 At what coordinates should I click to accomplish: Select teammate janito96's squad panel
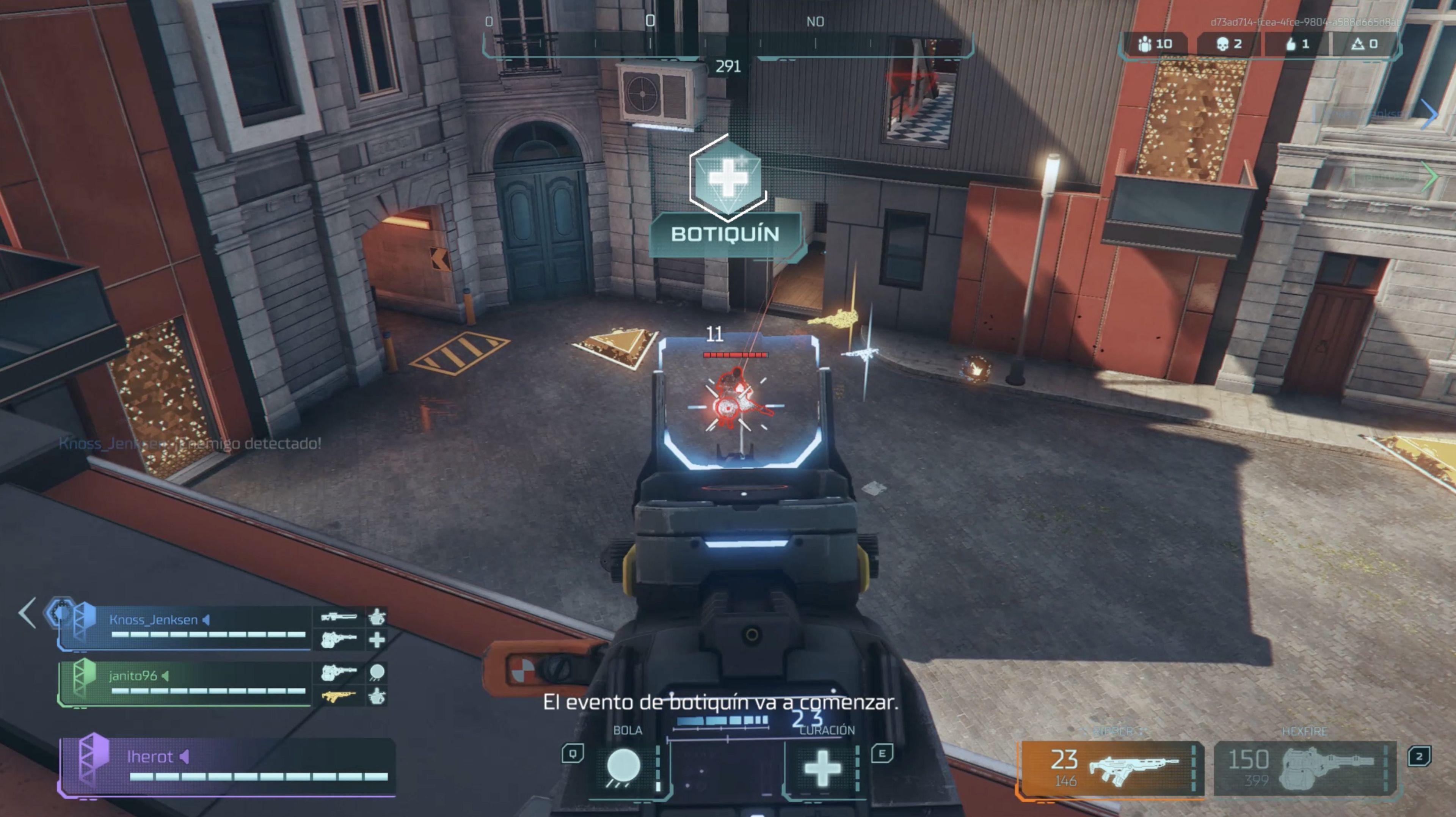(187, 683)
